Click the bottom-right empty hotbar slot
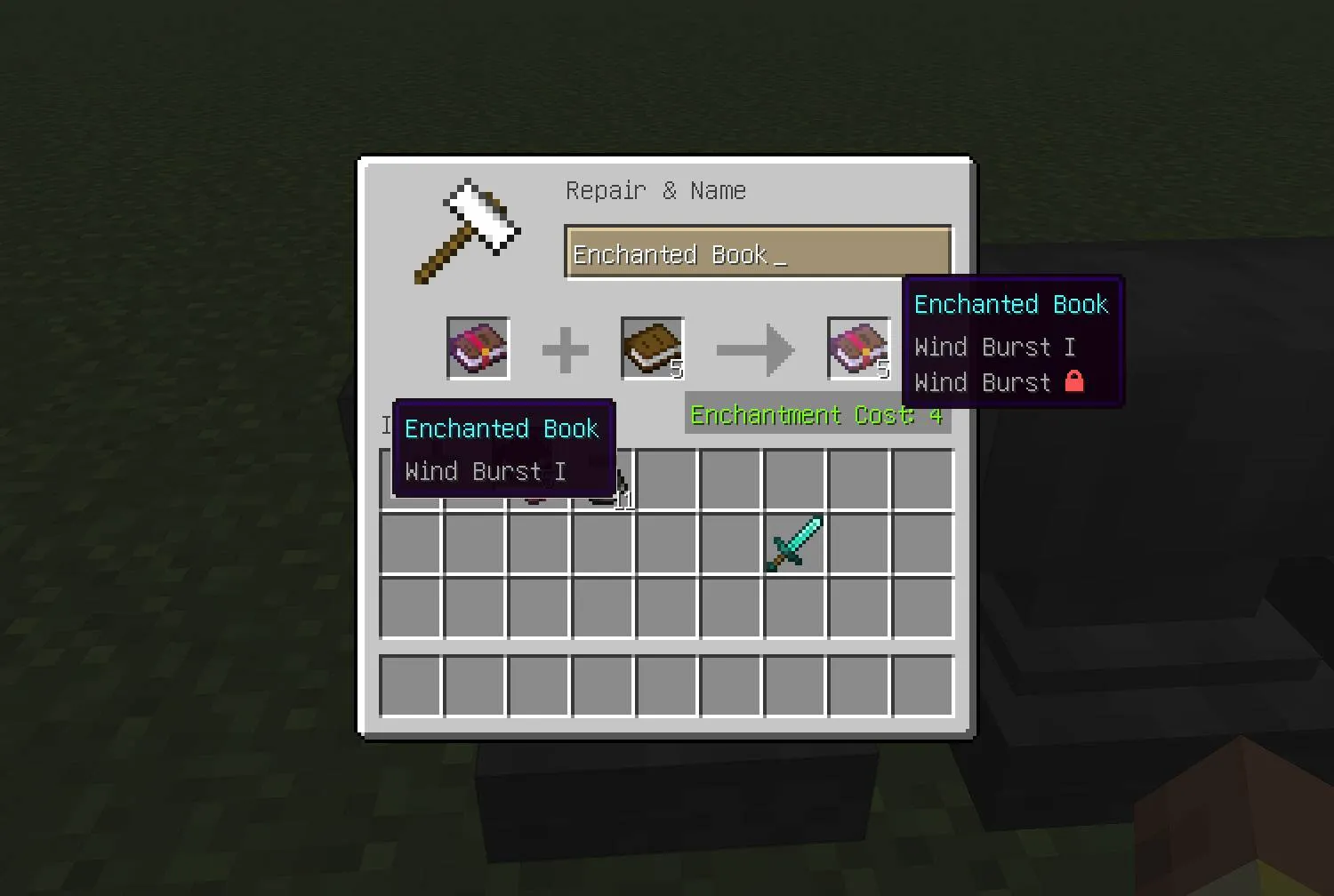This screenshot has height=896, width=1334. pos(921,685)
